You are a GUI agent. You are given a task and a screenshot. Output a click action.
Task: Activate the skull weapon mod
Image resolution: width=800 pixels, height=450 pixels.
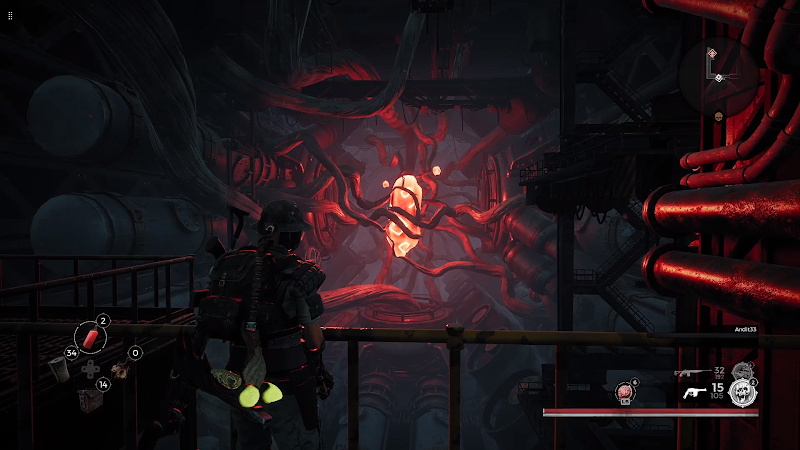click(x=740, y=393)
